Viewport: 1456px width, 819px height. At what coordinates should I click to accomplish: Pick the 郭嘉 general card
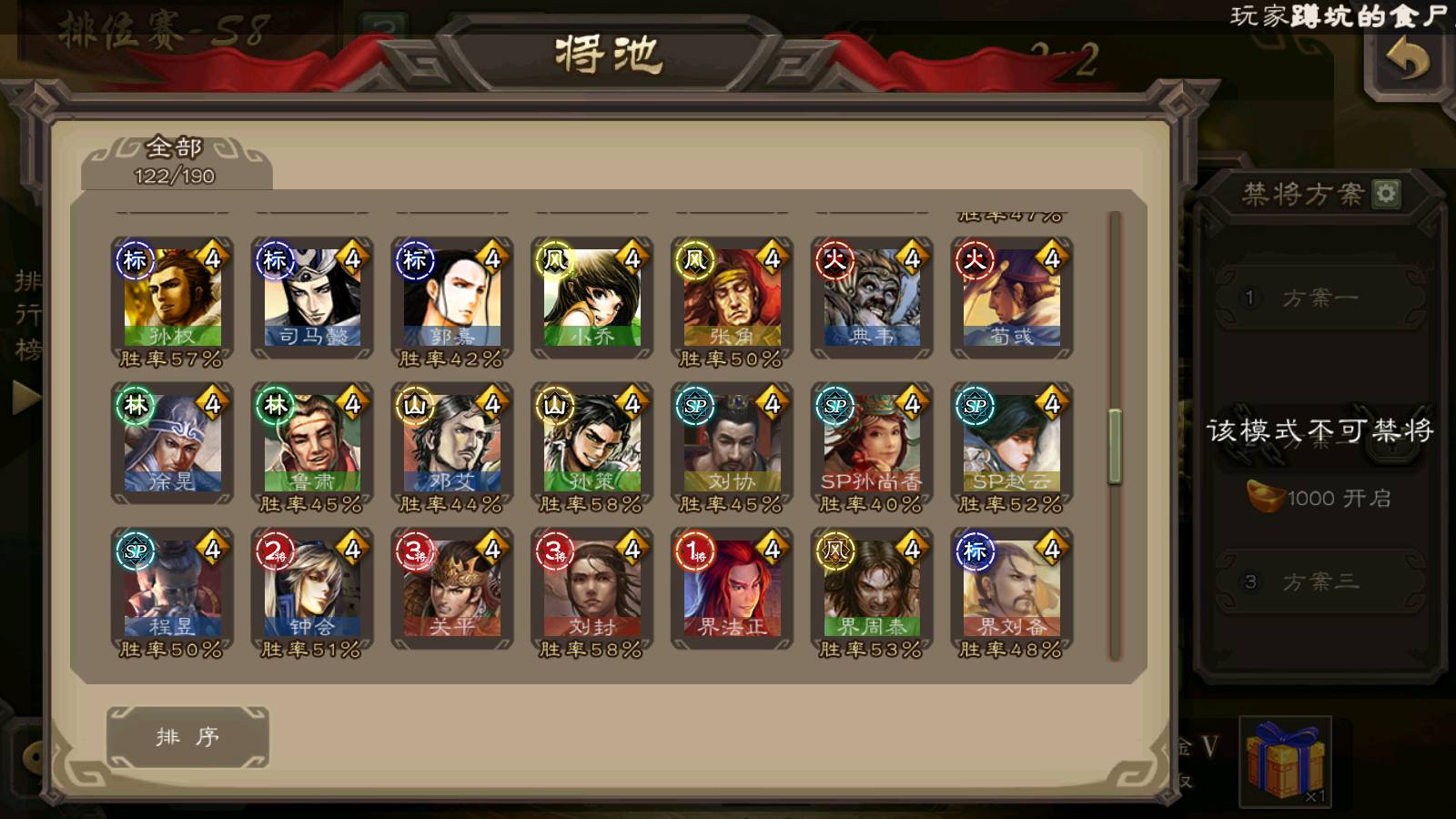(452, 298)
